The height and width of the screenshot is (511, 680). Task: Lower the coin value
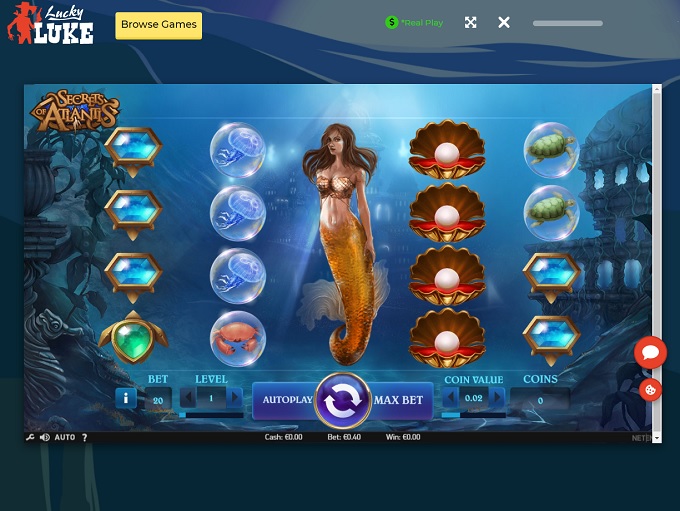448,399
